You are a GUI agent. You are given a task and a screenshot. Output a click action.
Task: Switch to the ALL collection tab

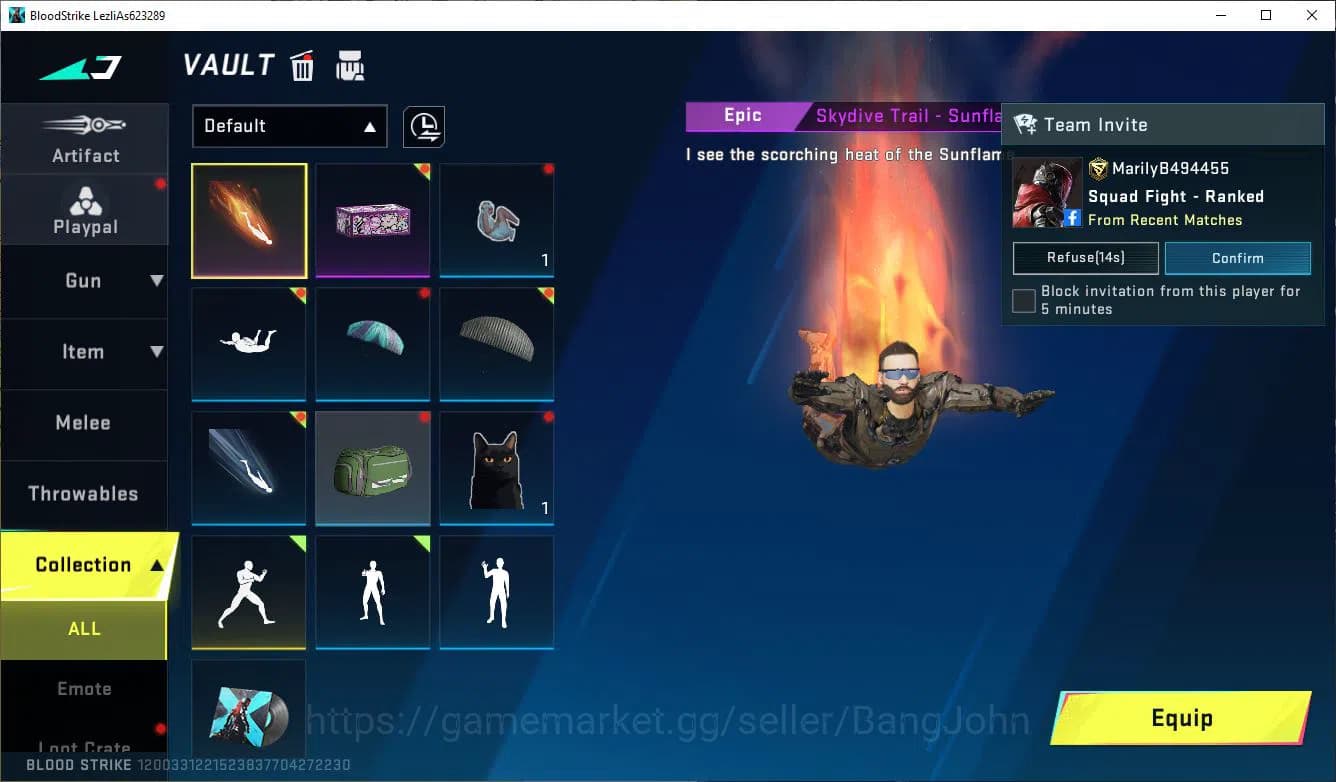click(x=84, y=628)
